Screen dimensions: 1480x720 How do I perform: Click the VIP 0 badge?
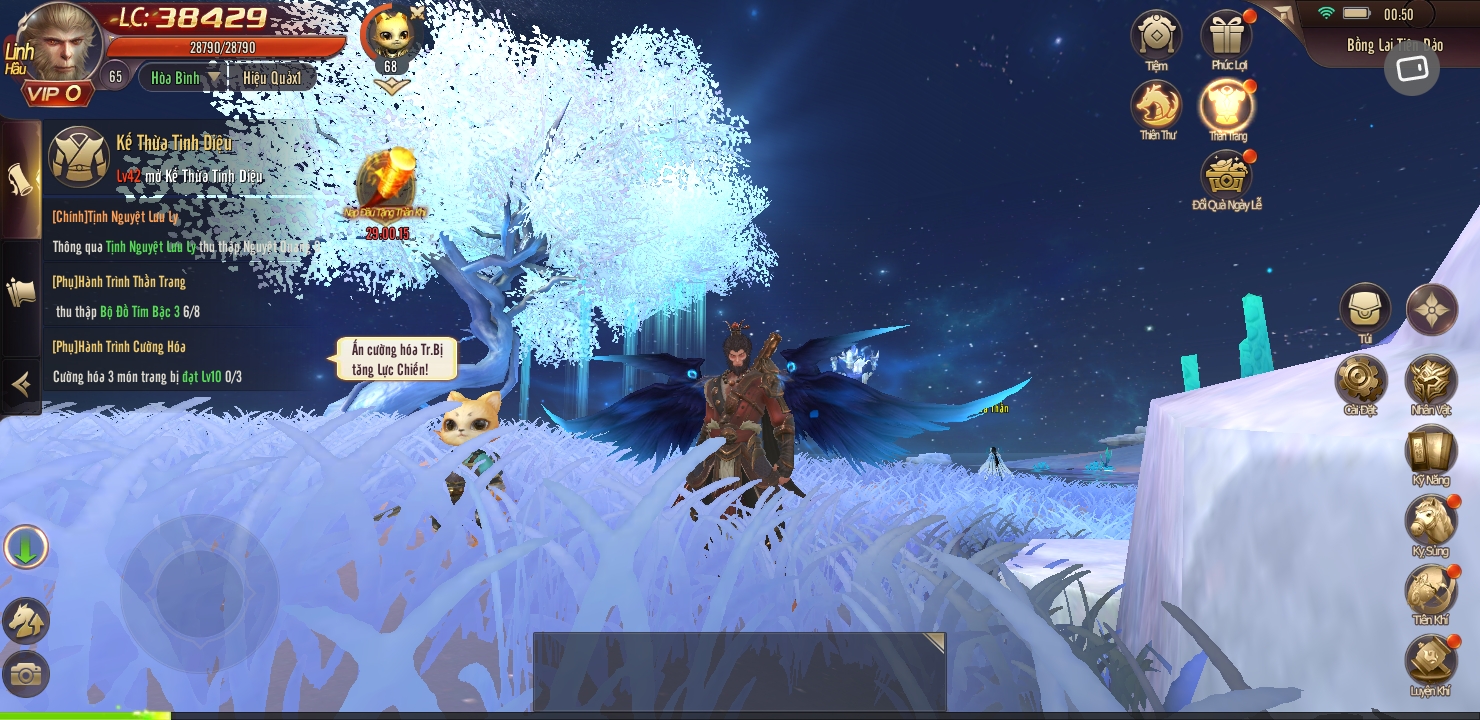point(55,94)
